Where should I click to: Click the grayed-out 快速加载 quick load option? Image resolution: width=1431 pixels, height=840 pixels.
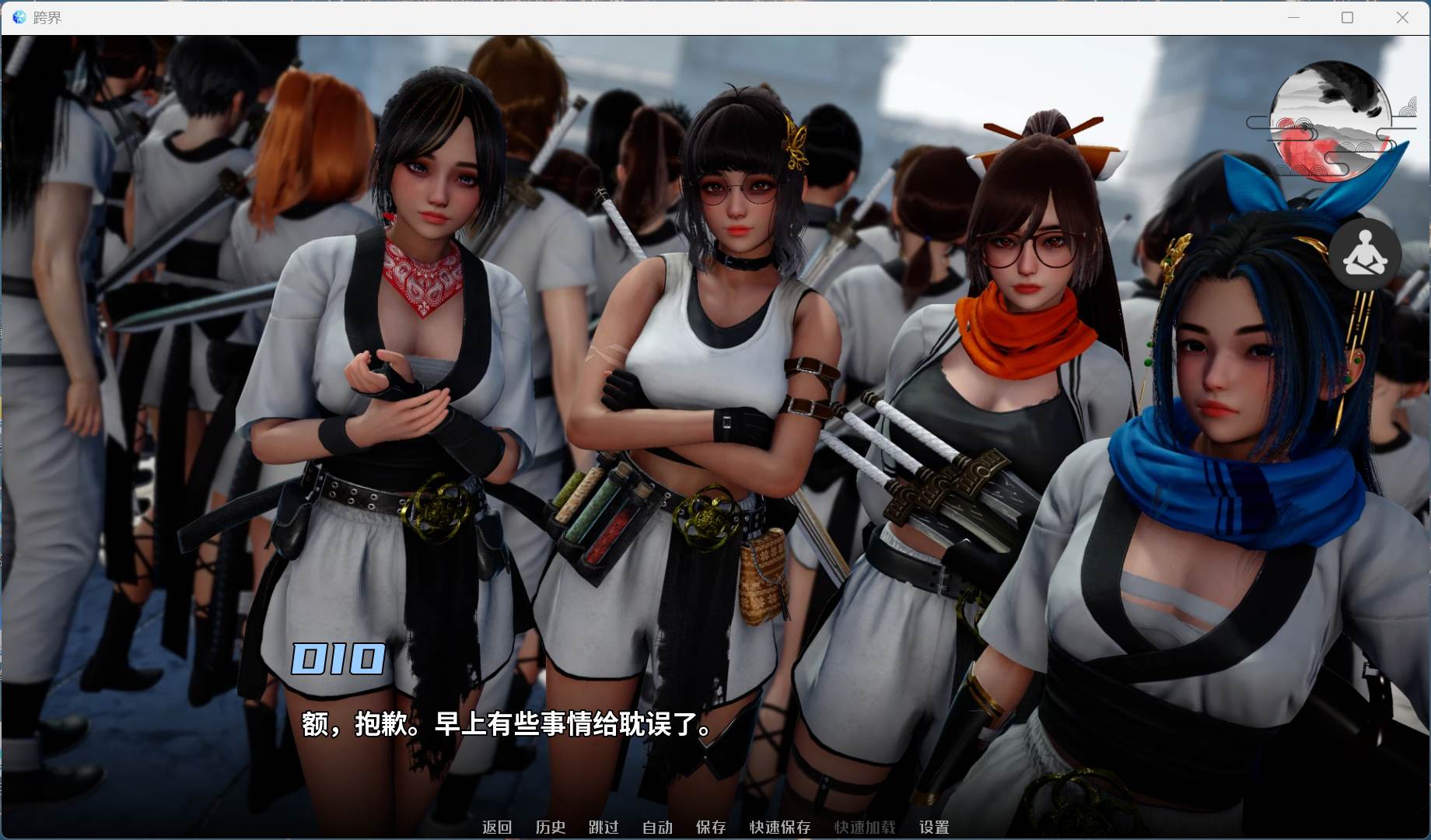click(865, 828)
